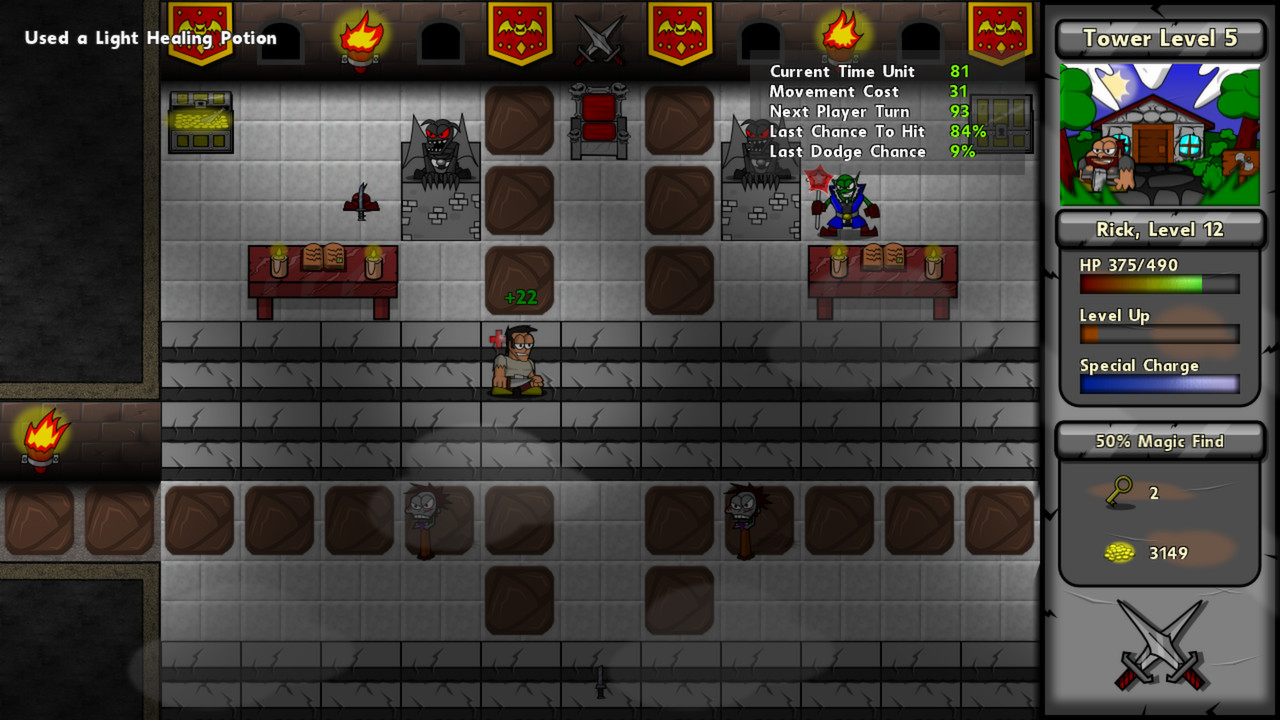The width and height of the screenshot is (1280, 720).
Task: Click a red bat-shield banner in the top bar
Action: point(521,30)
